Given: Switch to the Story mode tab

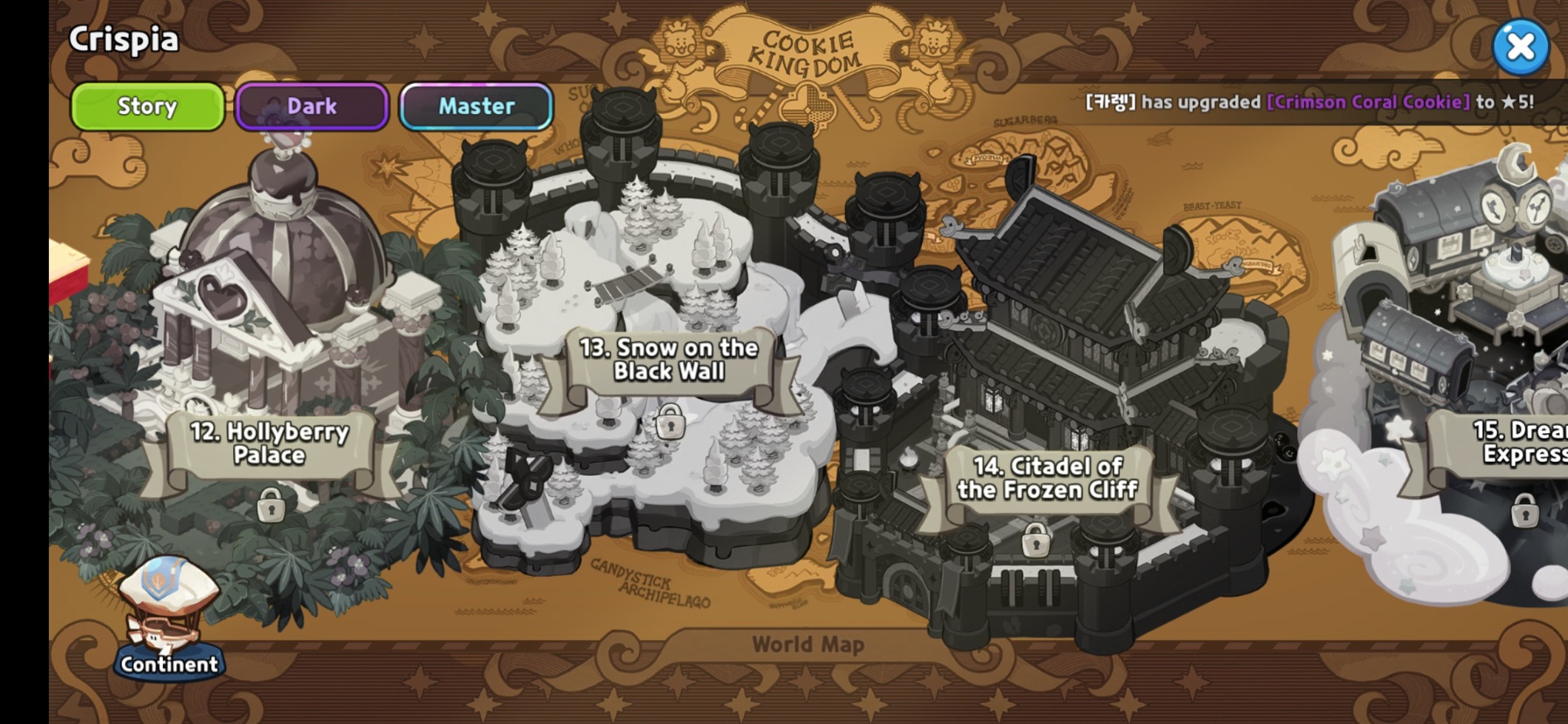Looking at the screenshot, I should pos(147,107).
